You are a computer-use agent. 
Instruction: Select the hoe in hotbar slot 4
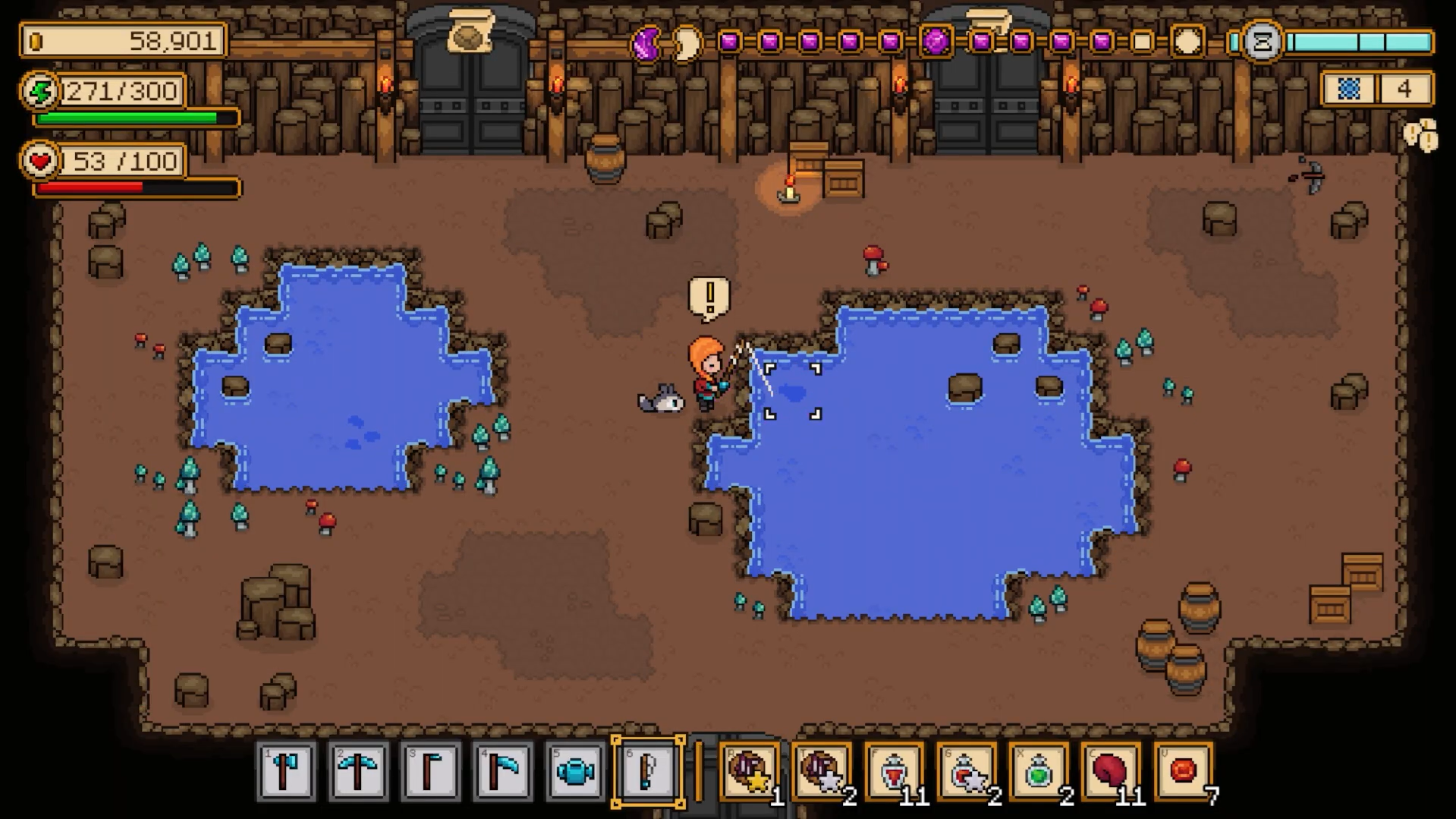[502, 771]
